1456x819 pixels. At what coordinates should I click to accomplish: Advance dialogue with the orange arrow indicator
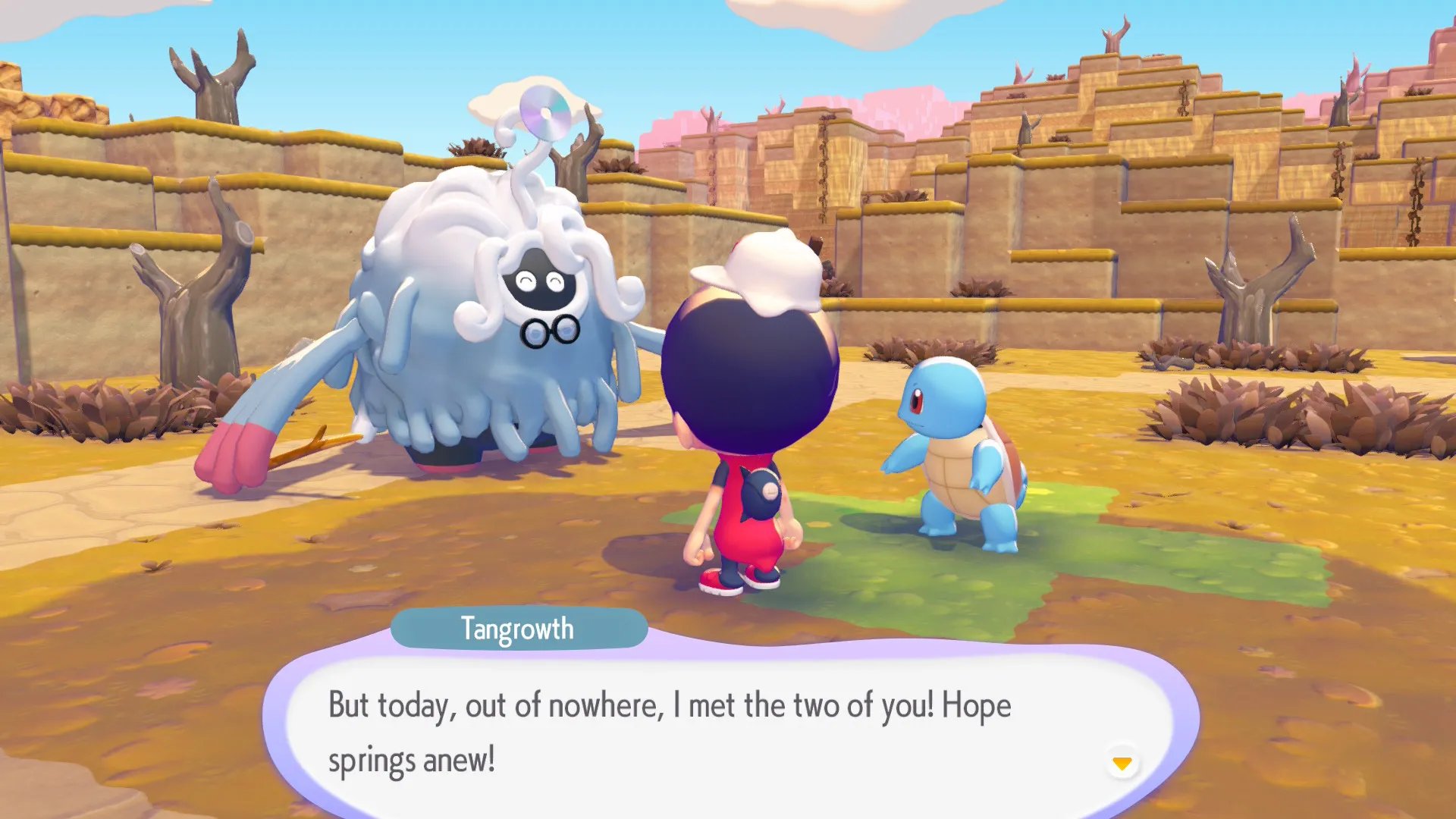[x=1122, y=762]
